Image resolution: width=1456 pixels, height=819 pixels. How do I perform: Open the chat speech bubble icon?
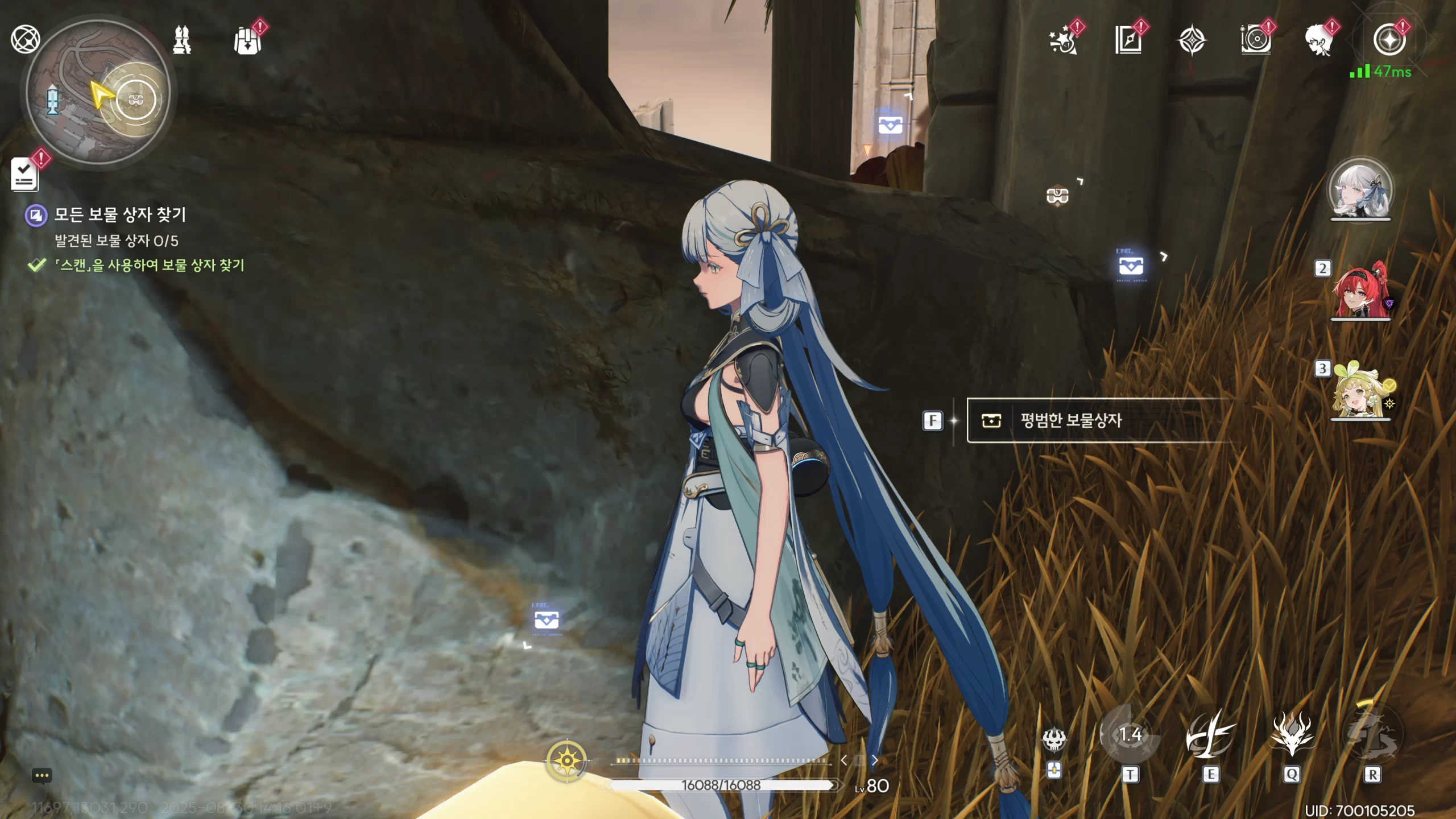(42, 776)
